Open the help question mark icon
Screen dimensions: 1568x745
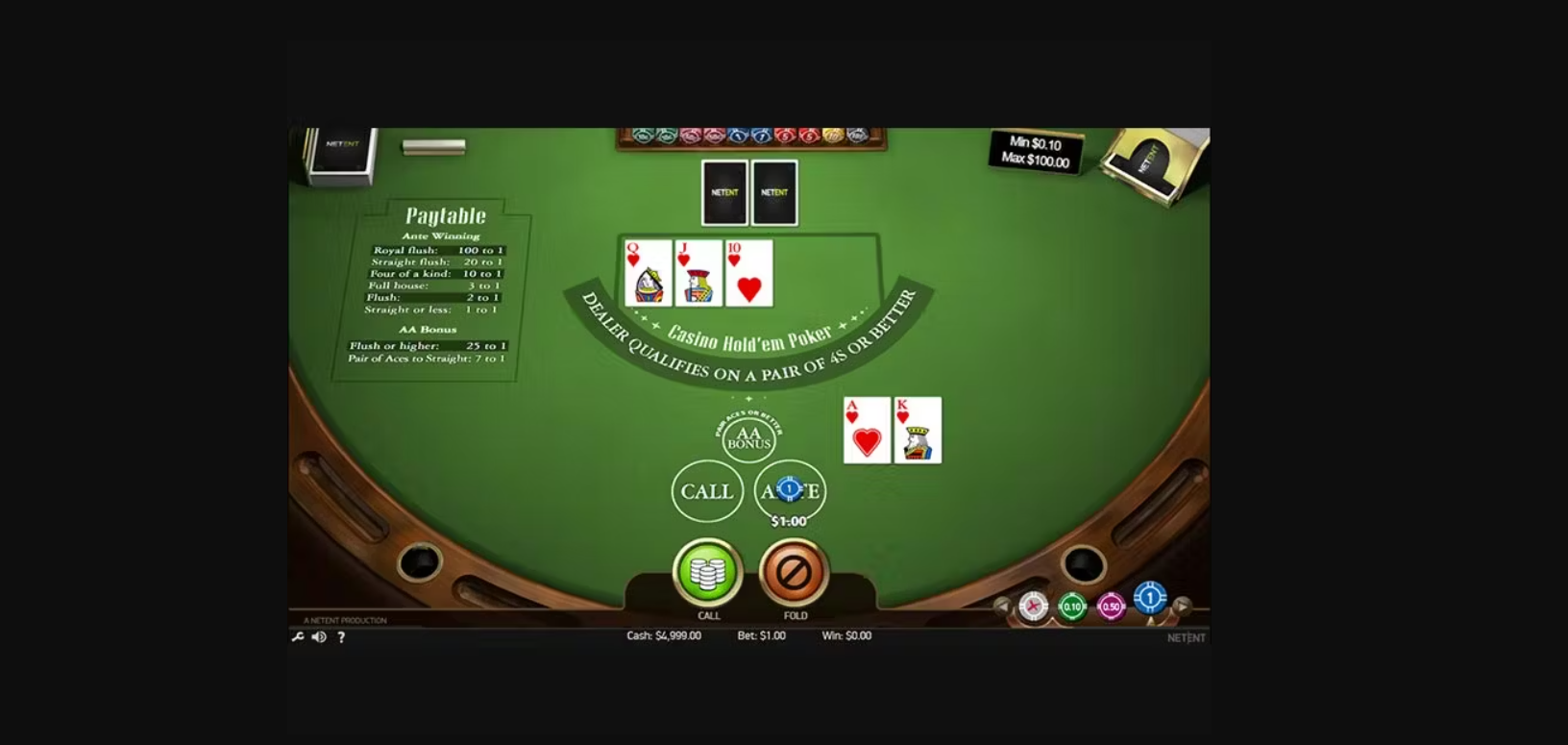(x=340, y=636)
